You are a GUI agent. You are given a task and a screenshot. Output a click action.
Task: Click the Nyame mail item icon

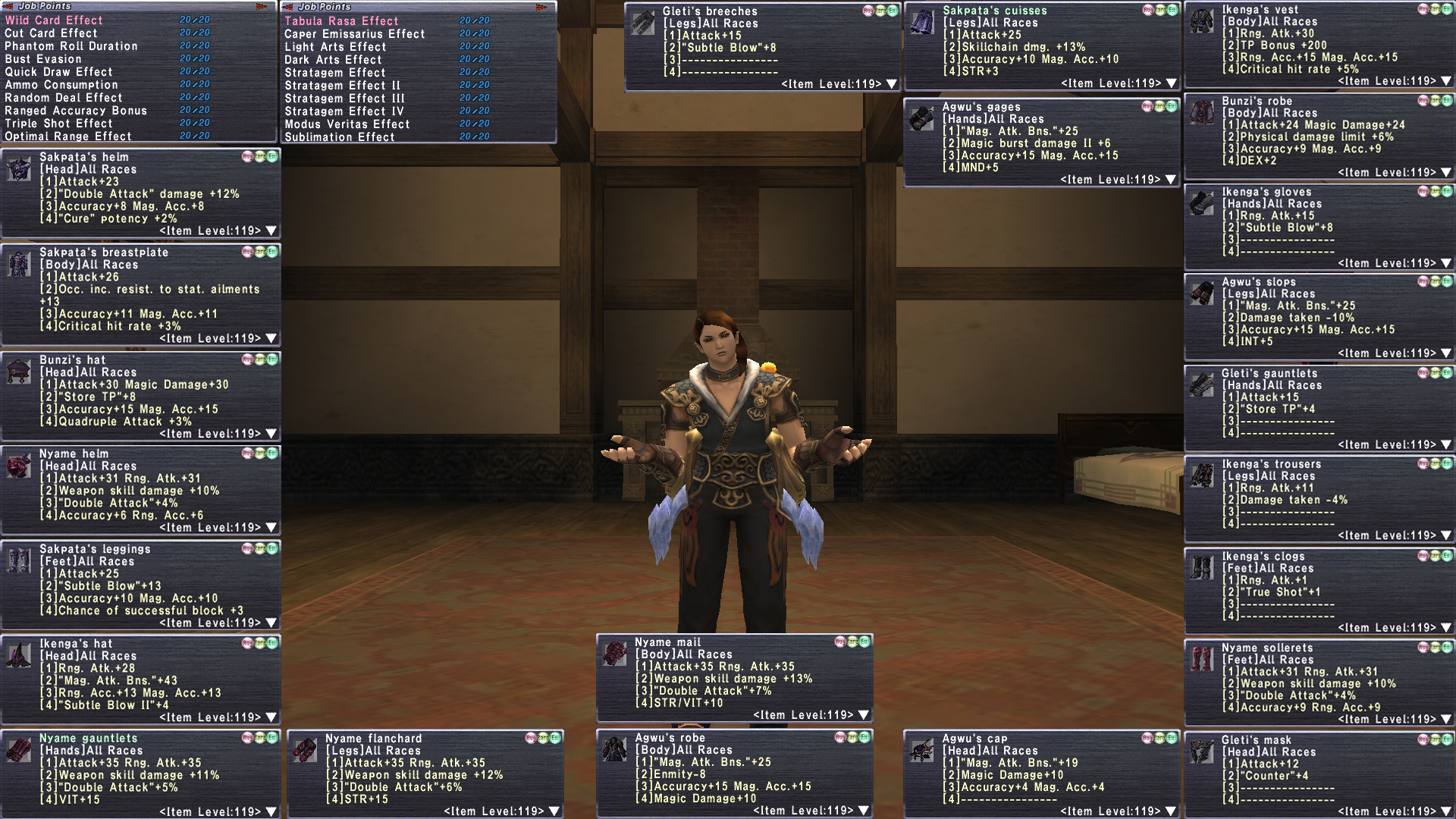(614, 654)
